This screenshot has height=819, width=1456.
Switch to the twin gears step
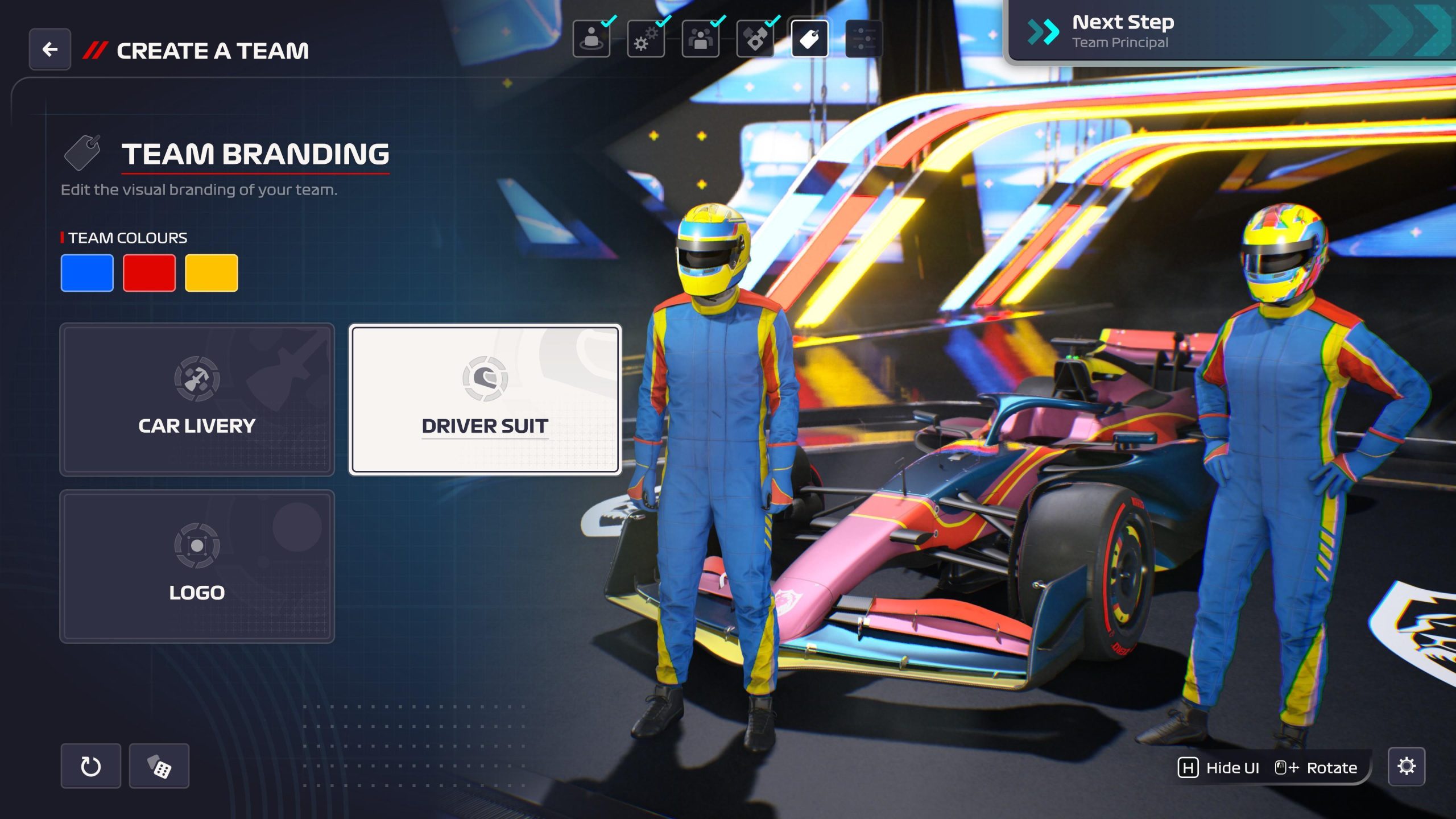pyautogui.click(x=646, y=39)
